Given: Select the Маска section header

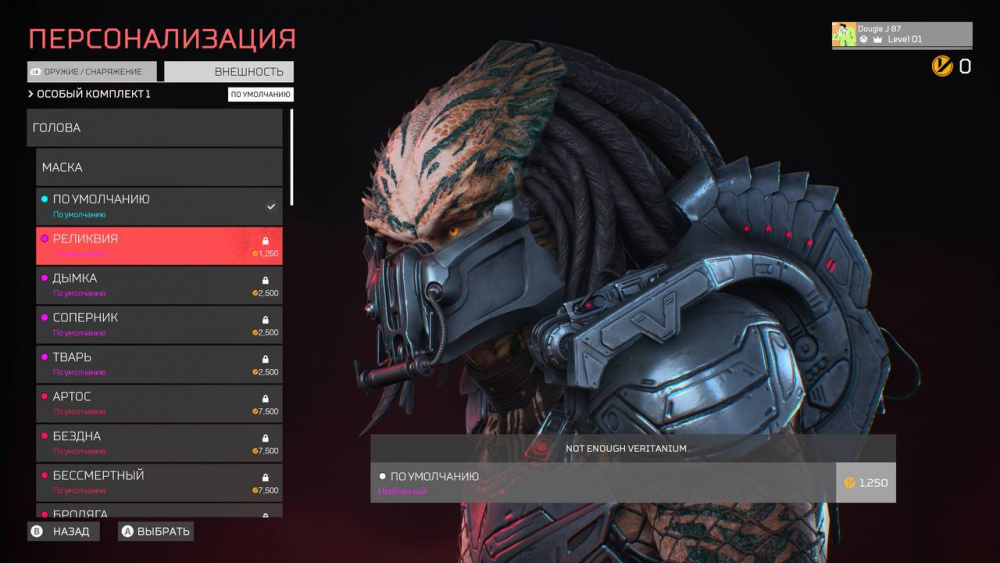Looking at the screenshot, I should tap(160, 167).
